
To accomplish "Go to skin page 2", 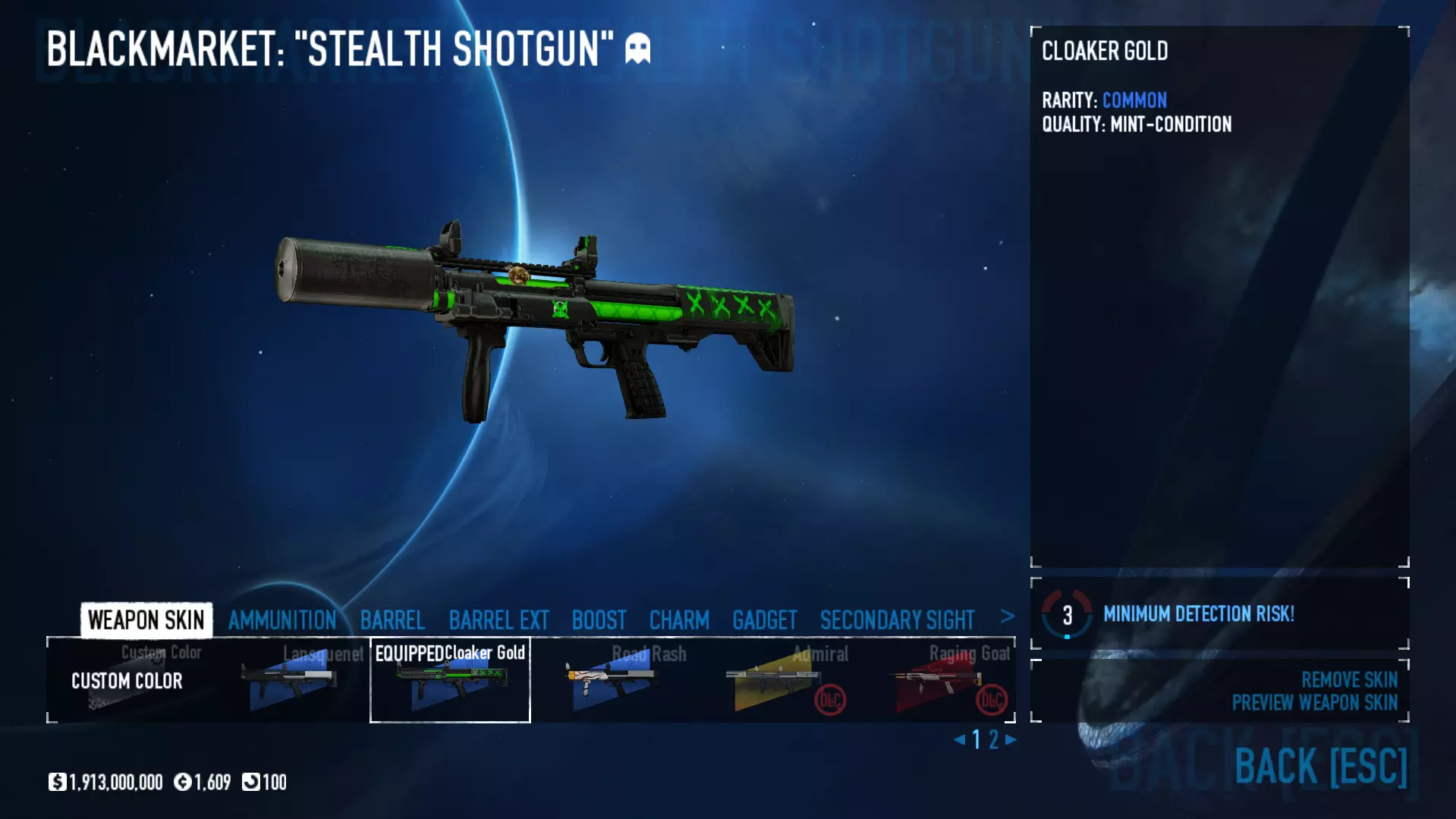I will point(993,739).
